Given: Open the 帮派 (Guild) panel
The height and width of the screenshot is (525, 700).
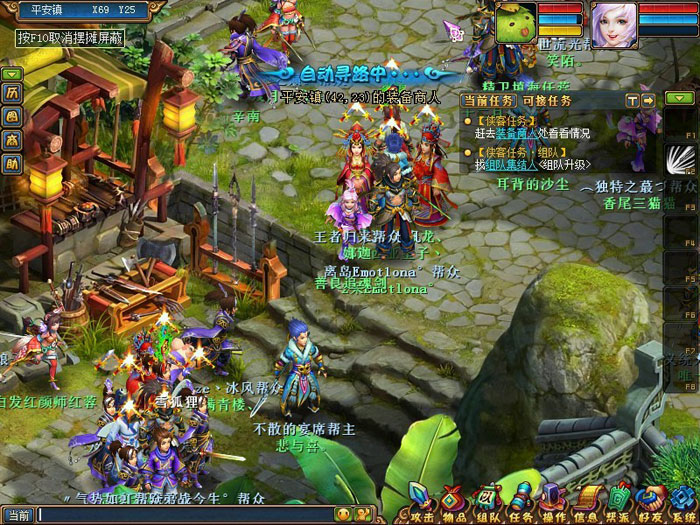Looking at the screenshot, I should pos(621,498).
